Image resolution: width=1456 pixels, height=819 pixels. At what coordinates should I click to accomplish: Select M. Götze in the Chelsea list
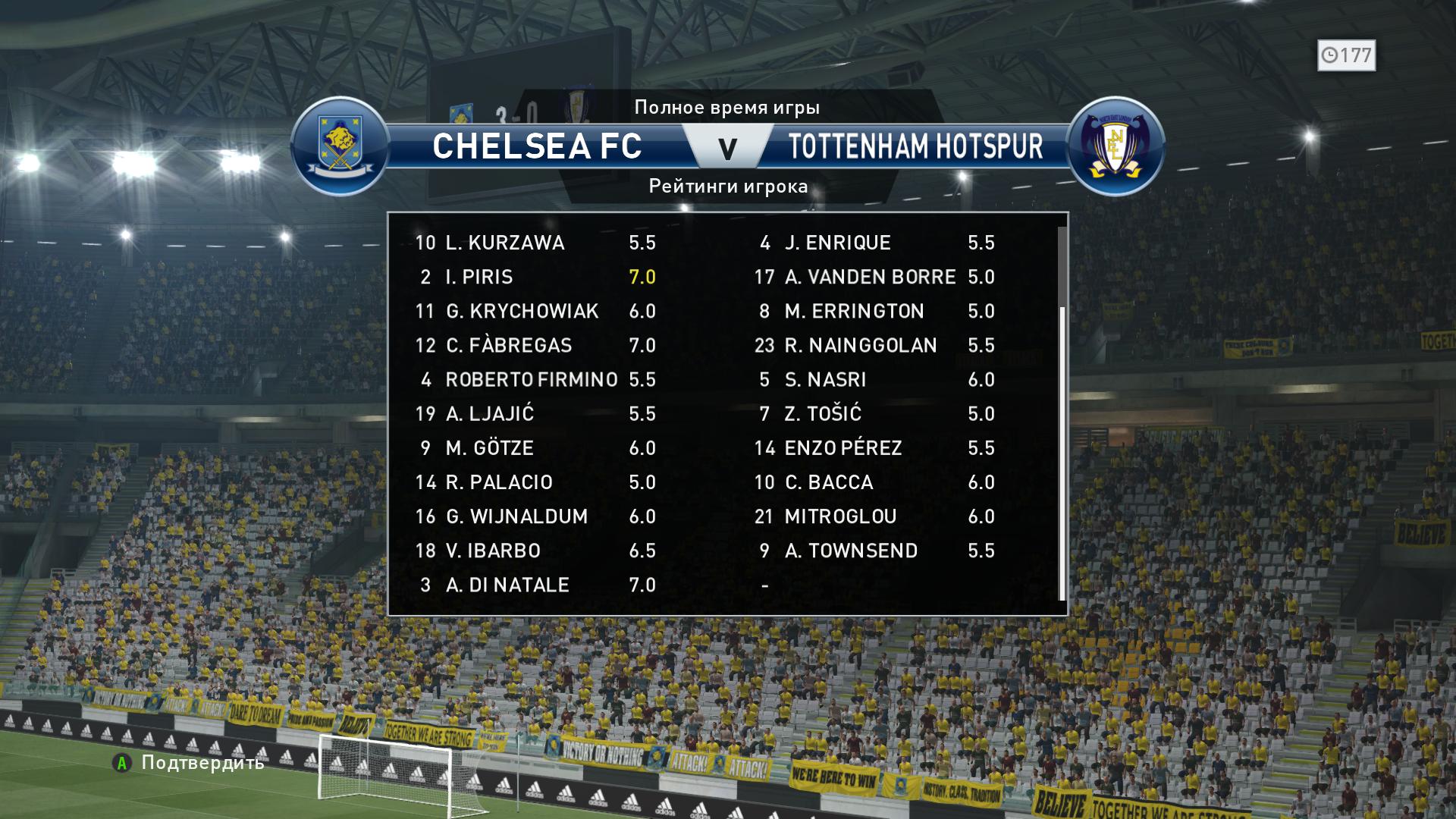tap(535, 447)
